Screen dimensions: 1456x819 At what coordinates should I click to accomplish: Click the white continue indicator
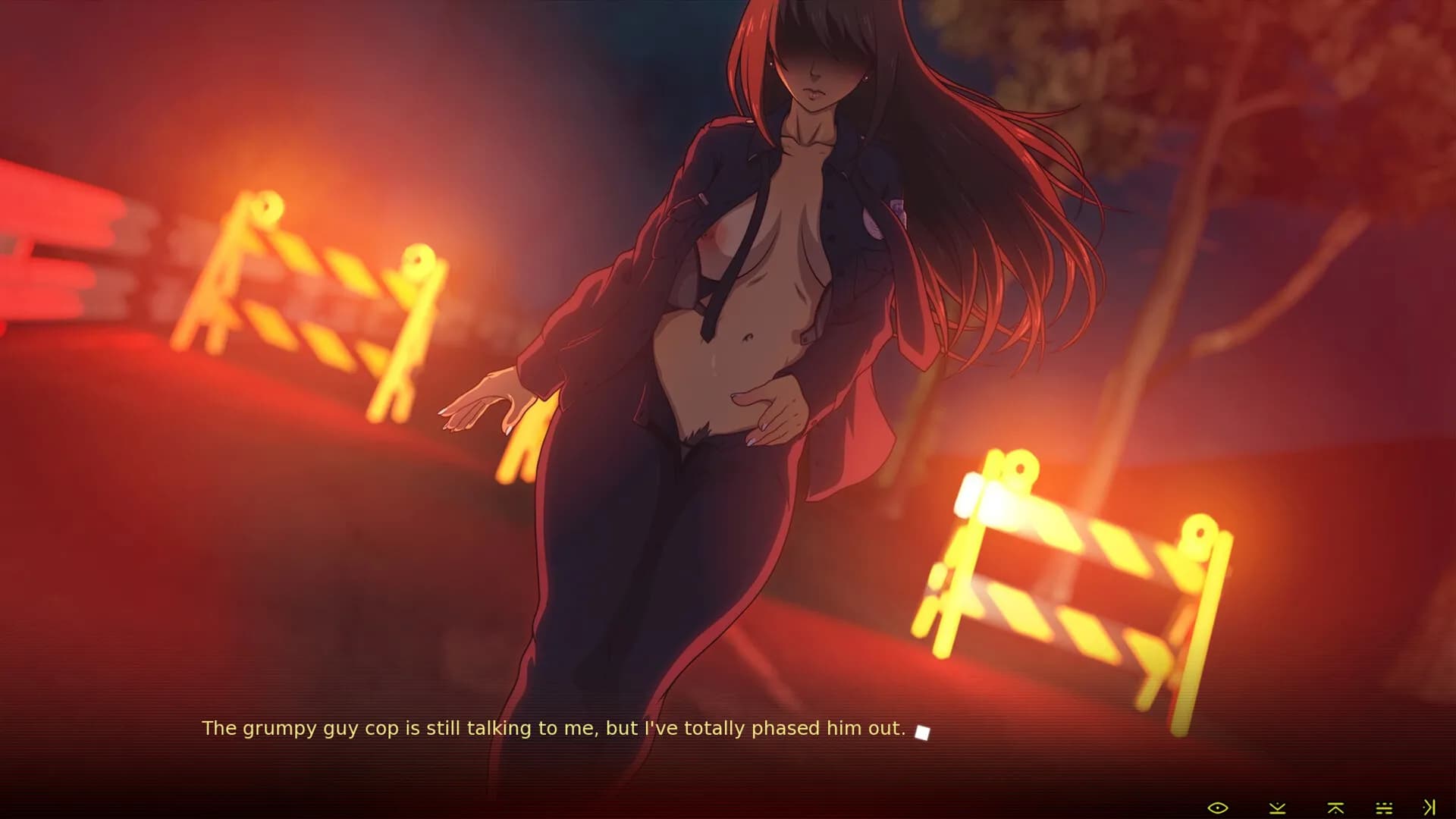(921, 733)
